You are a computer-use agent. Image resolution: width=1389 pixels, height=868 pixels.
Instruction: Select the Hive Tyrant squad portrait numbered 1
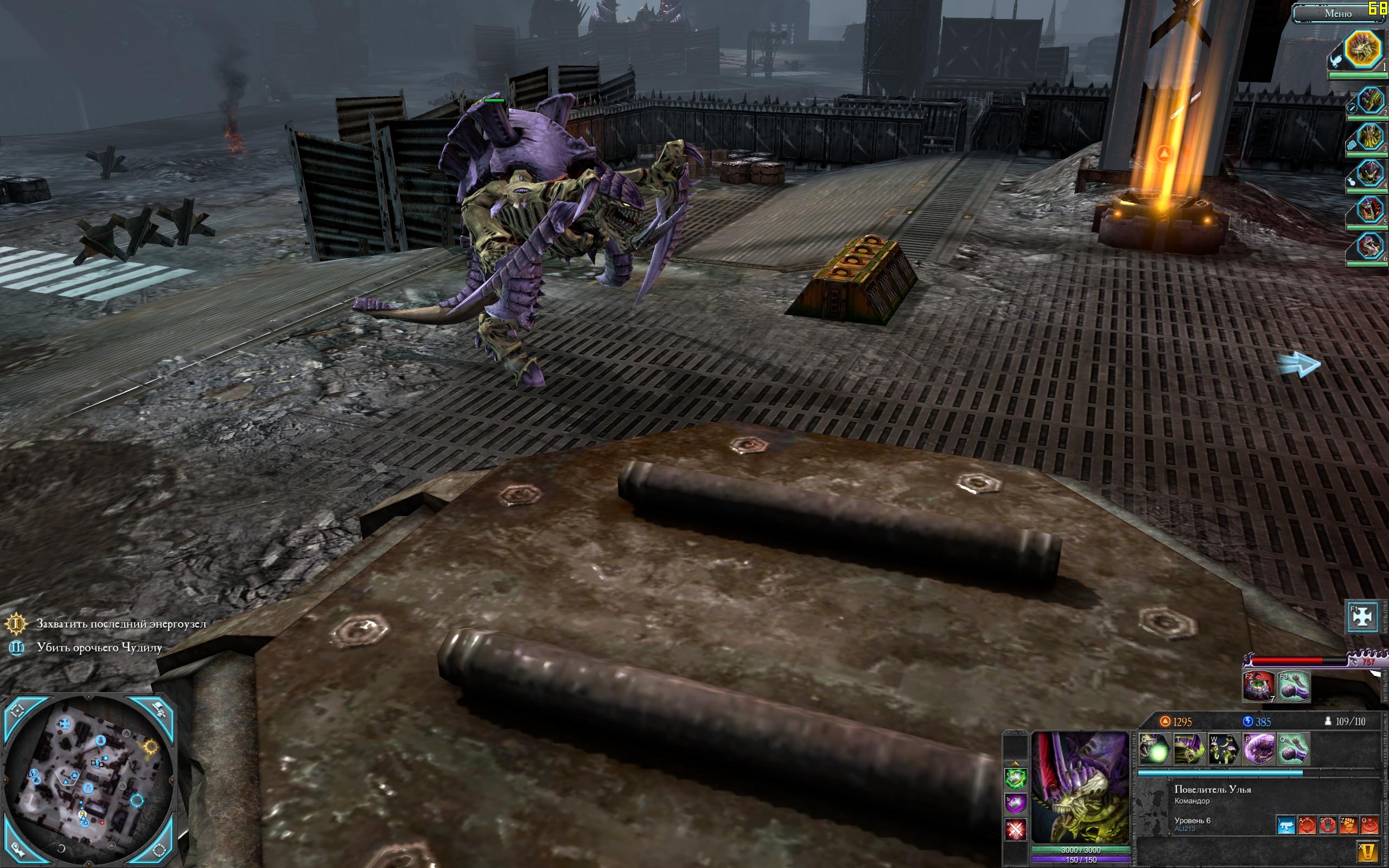click(x=1362, y=49)
